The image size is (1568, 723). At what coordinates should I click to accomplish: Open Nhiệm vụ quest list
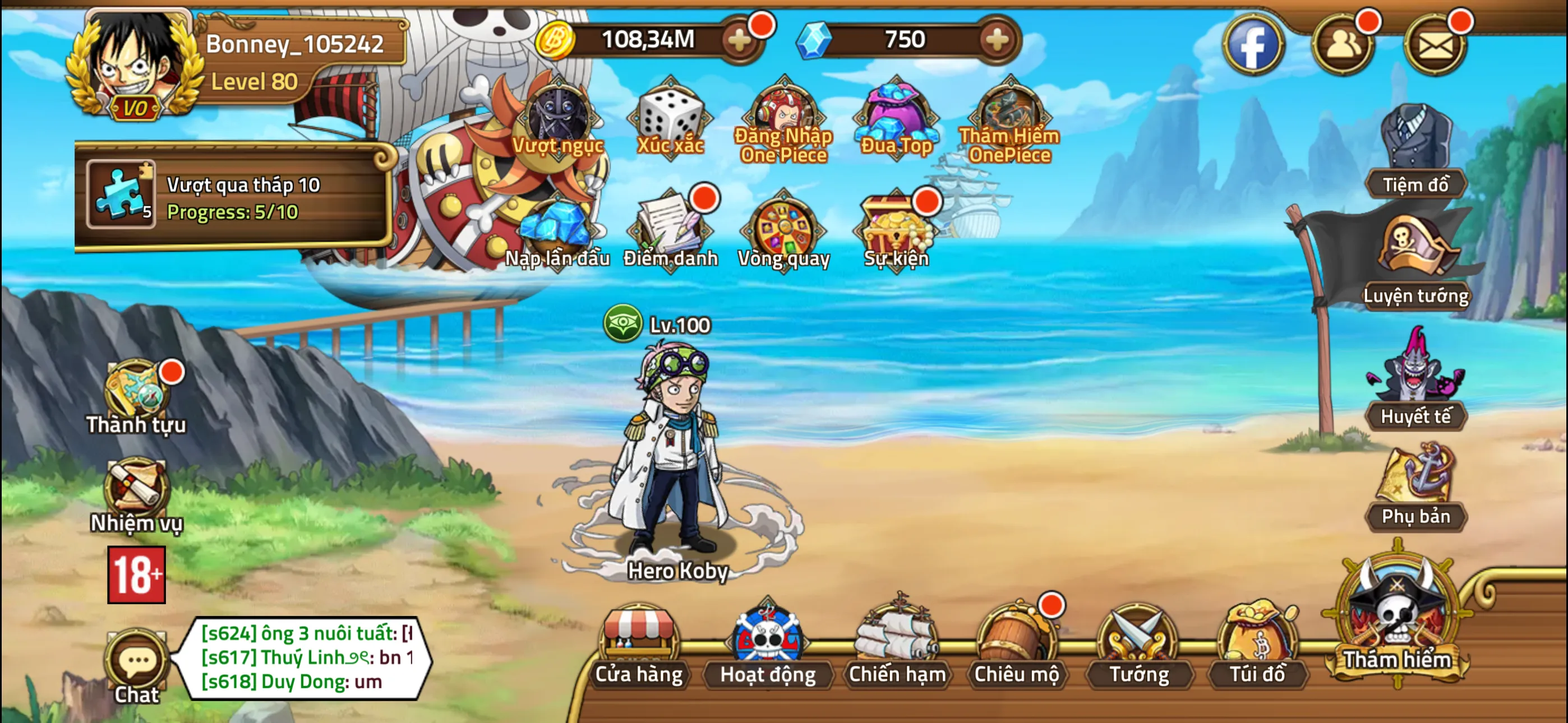135,490
